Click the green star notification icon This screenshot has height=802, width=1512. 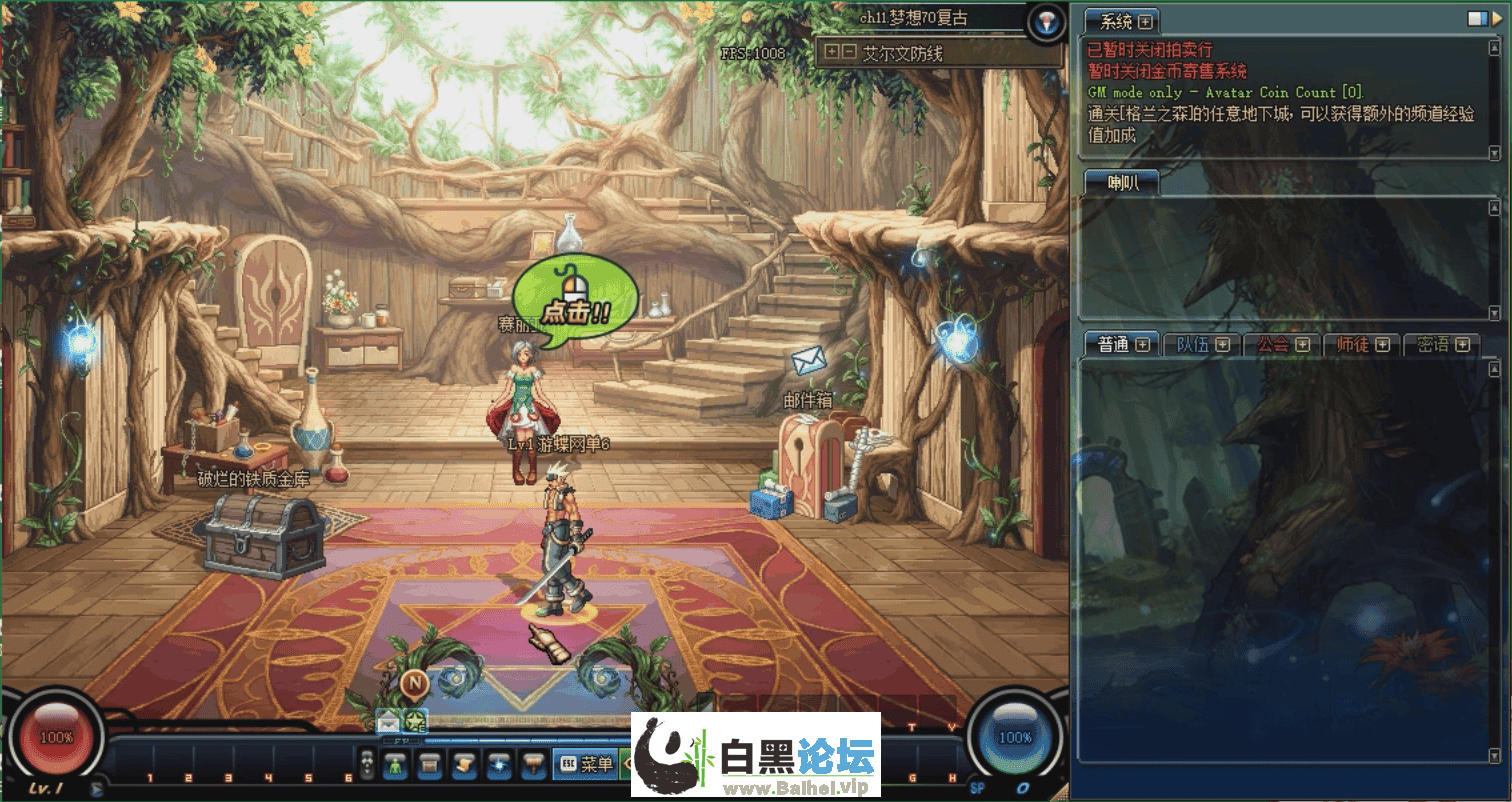coord(413,721)
